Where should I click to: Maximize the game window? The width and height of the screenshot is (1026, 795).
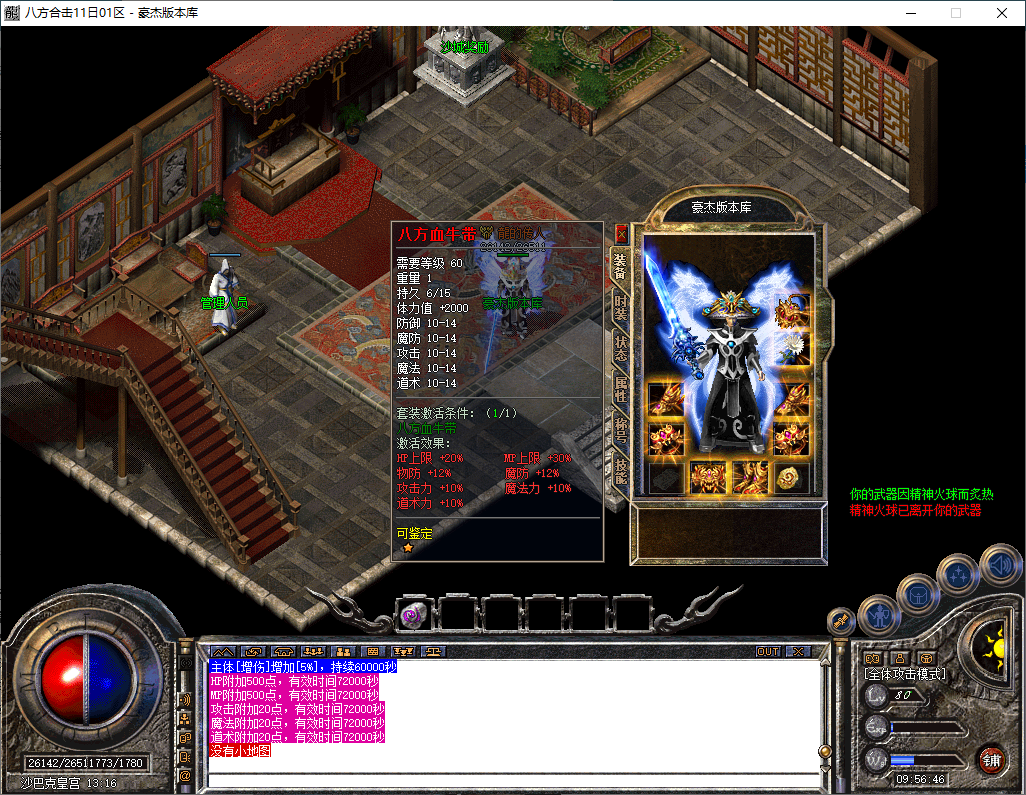955,13
